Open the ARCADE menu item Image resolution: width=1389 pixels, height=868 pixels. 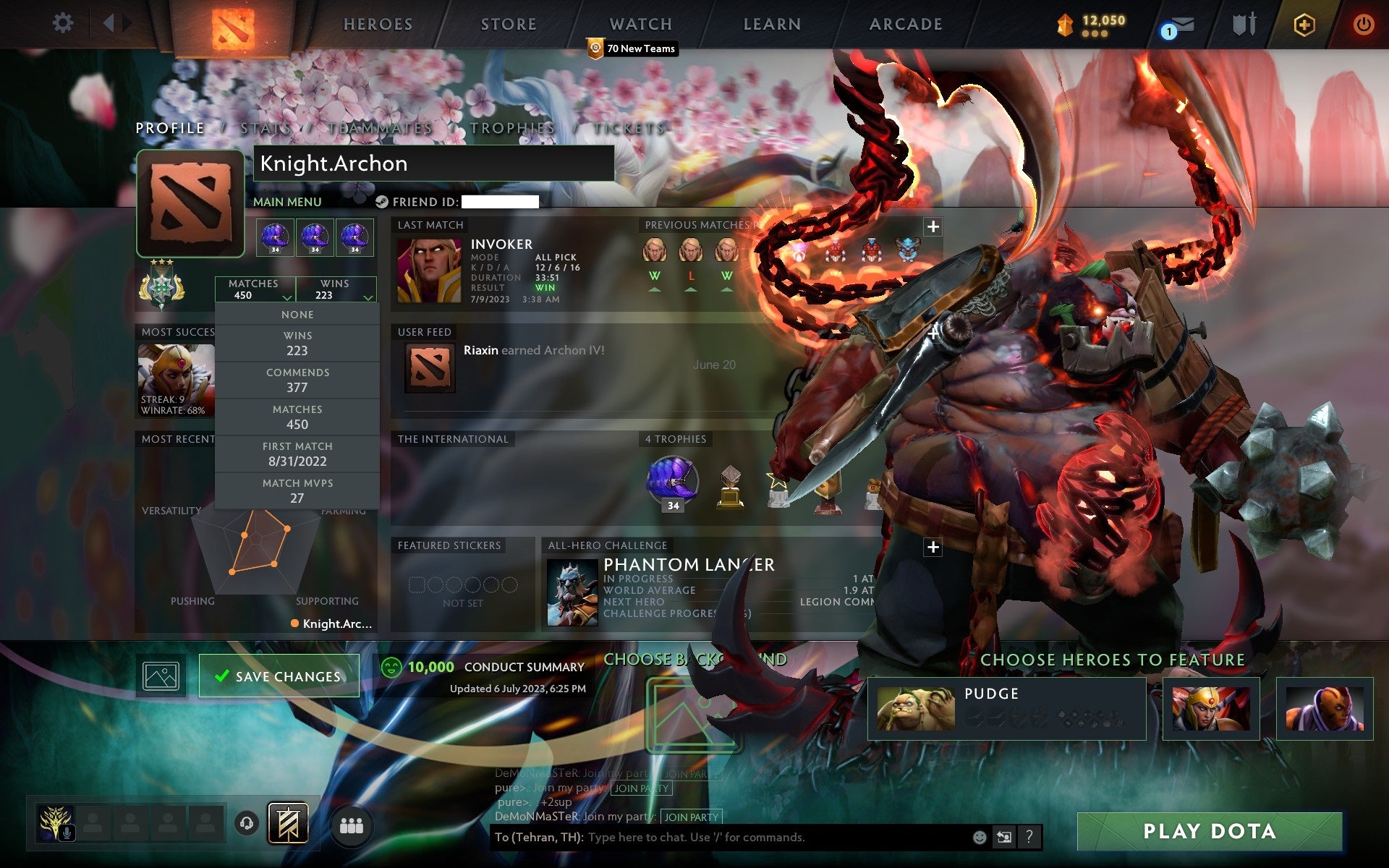click(905, 24)
